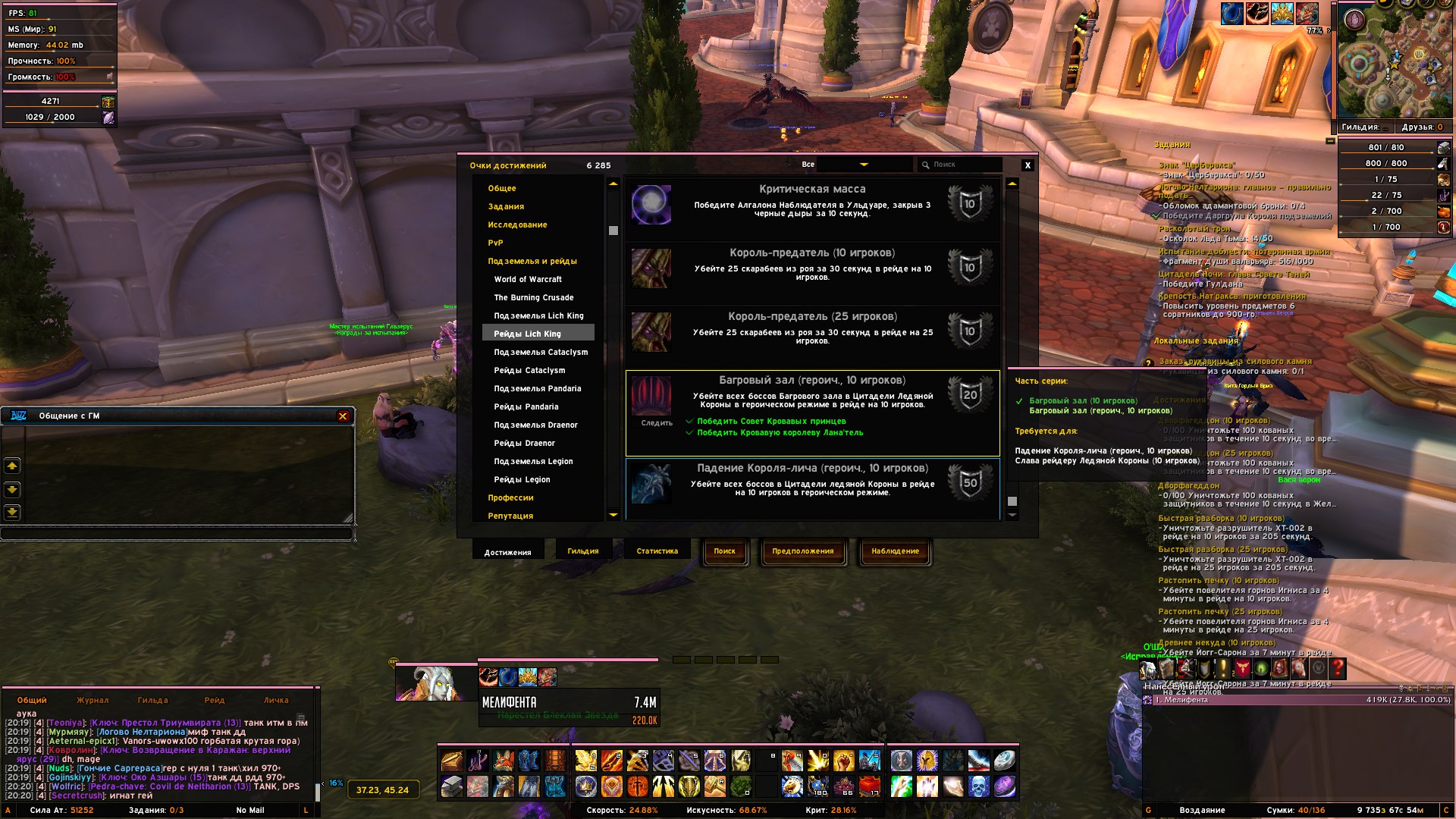Select the Задания achievement category

tap(506, 206)
